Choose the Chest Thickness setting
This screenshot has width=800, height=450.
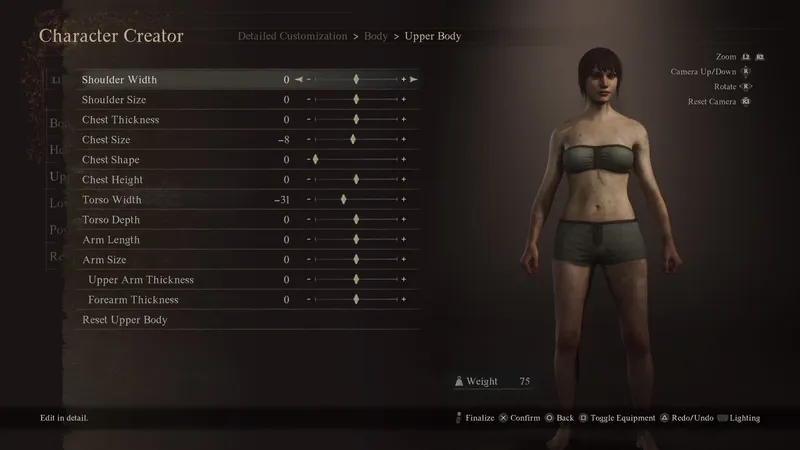[120, 120]
